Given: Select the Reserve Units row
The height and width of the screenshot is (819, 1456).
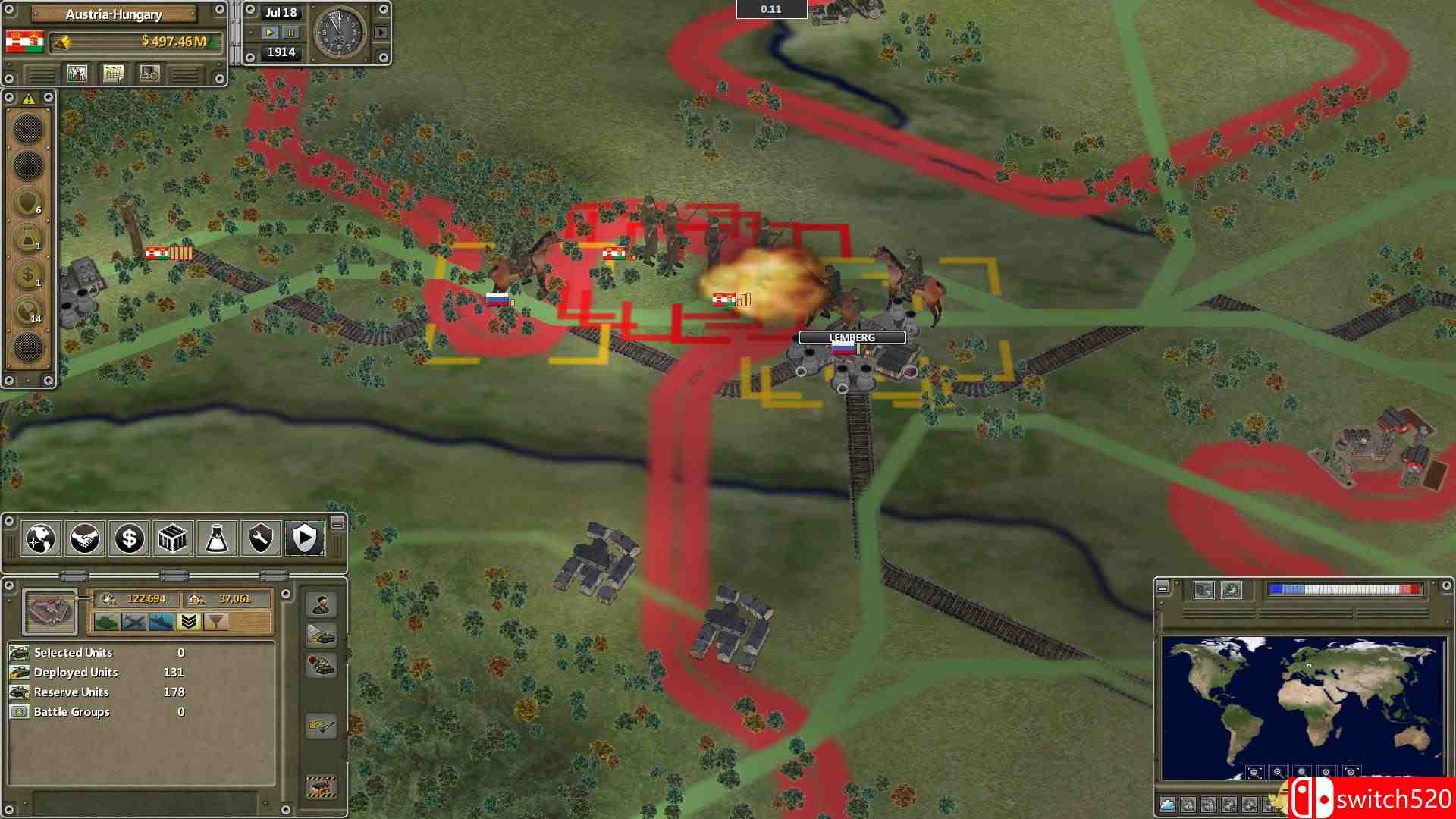Looking at the screenshot, I should coord(71,692).
